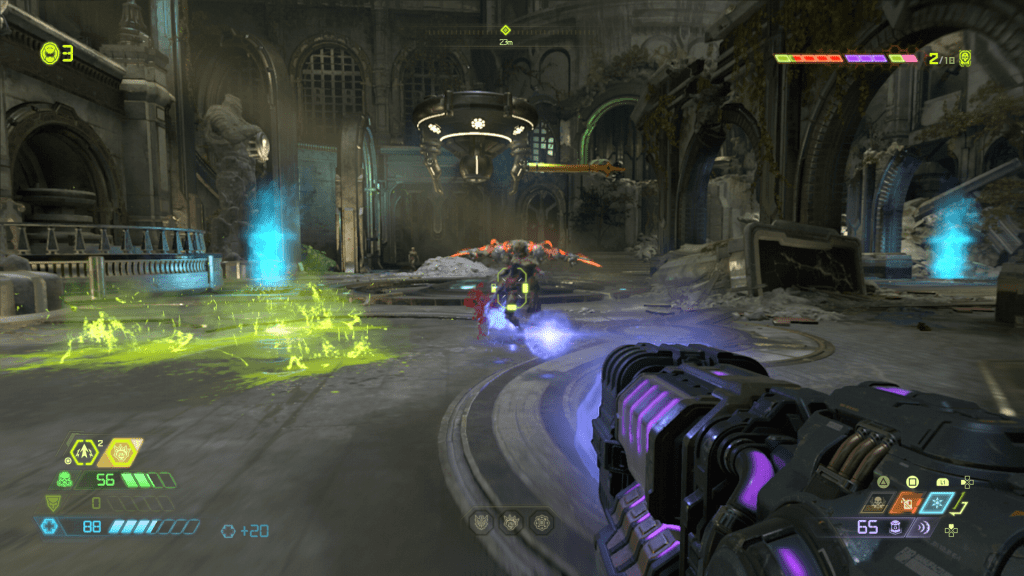Click the green objective diamond marker
The image size is (1024, 576).
505,30
